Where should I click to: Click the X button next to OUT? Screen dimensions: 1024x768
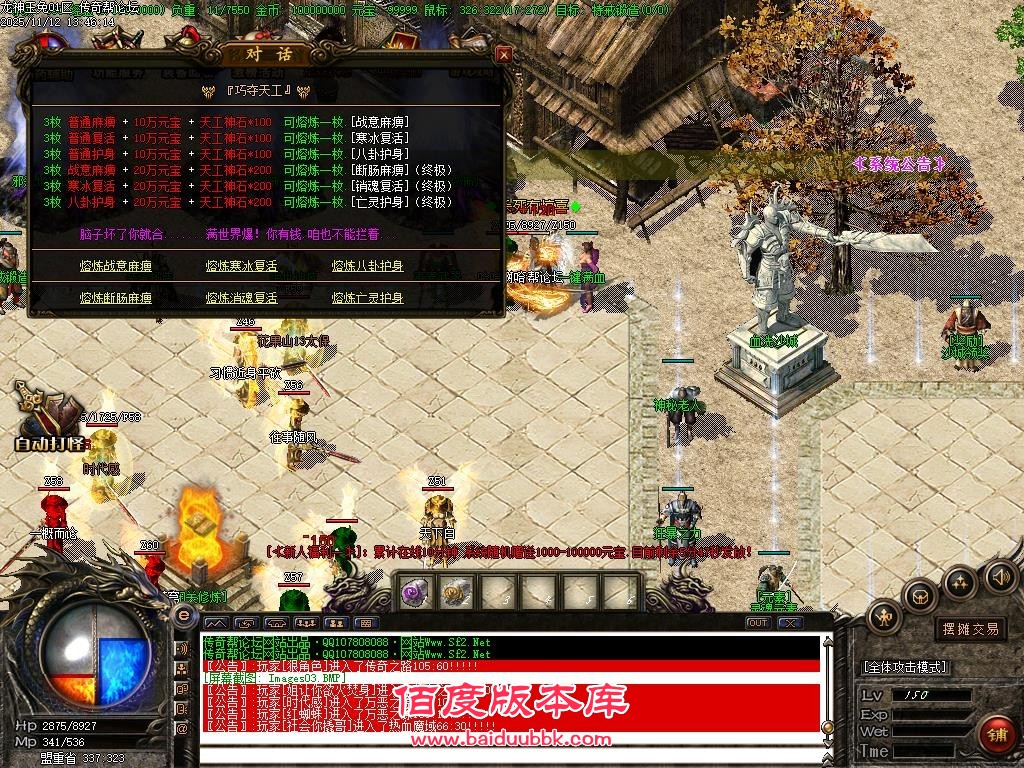(790, 623)
